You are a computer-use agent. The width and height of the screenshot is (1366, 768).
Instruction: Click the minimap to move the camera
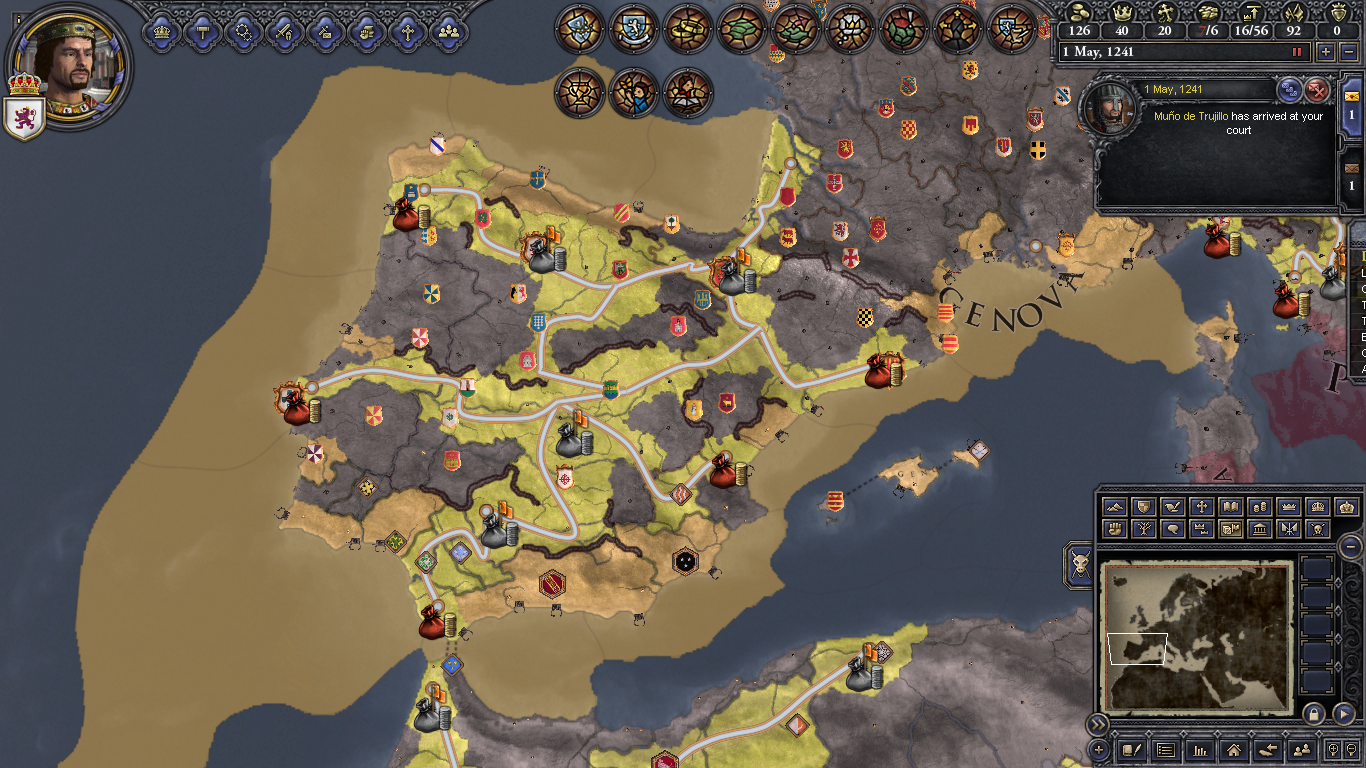coord(1195,635)
